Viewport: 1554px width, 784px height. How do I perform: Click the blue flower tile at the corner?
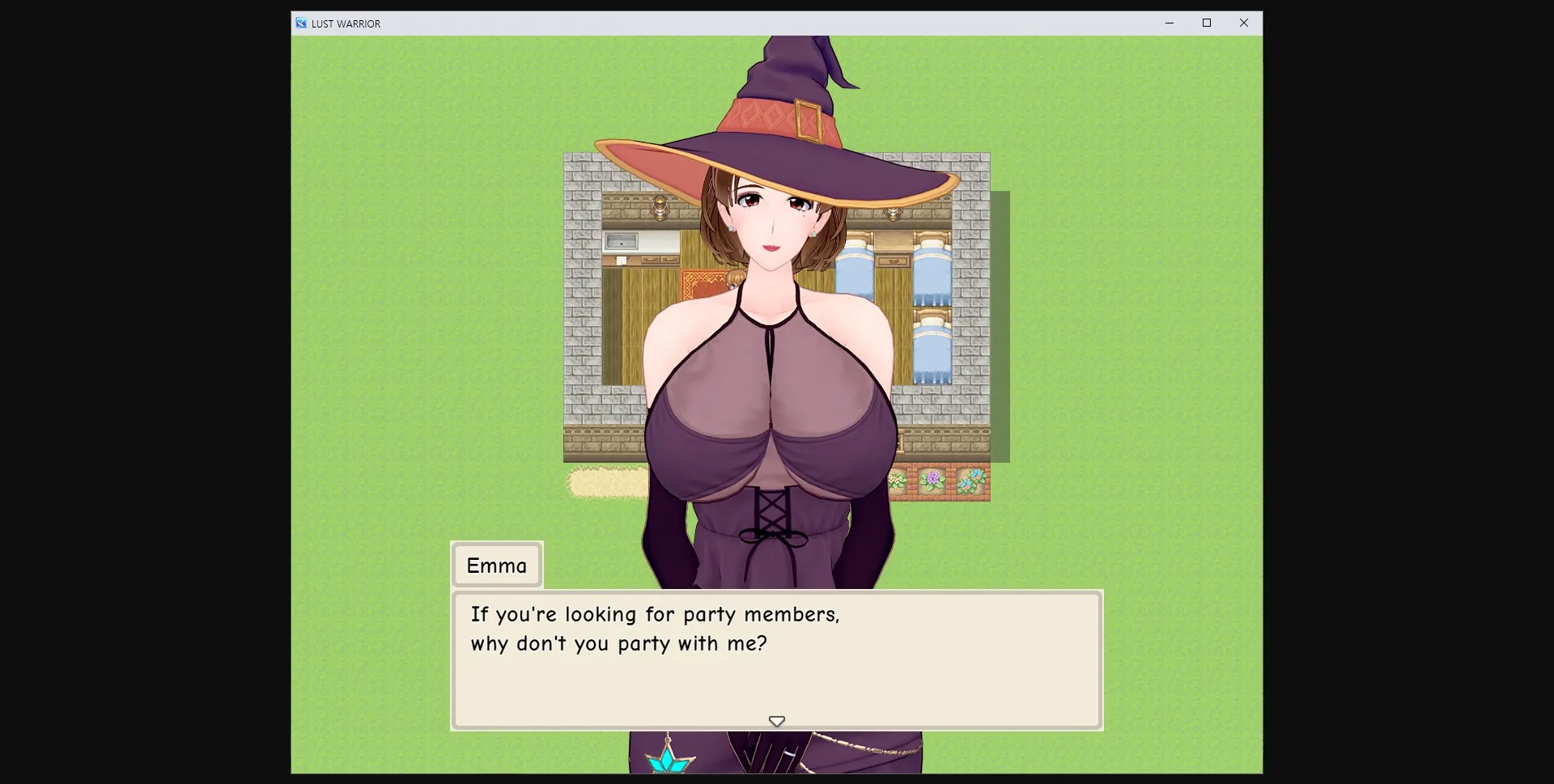[x=971, y=480]
